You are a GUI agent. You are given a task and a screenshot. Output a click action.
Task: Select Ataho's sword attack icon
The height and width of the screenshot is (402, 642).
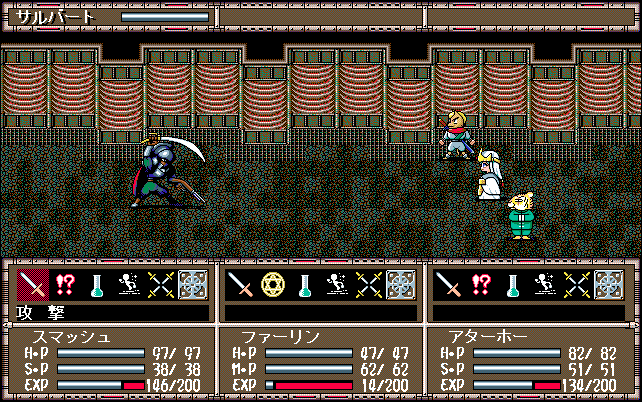(x=448, y=286)
